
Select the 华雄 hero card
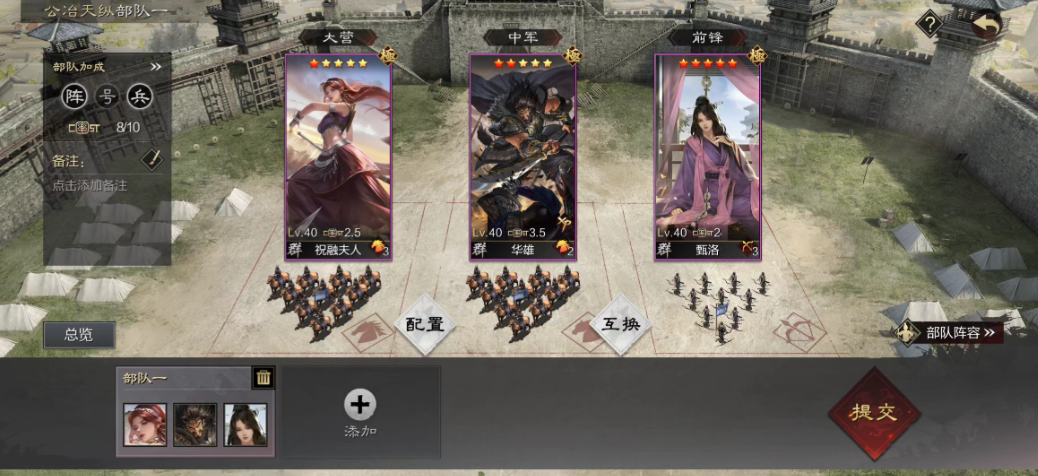[x=523, y=157]
